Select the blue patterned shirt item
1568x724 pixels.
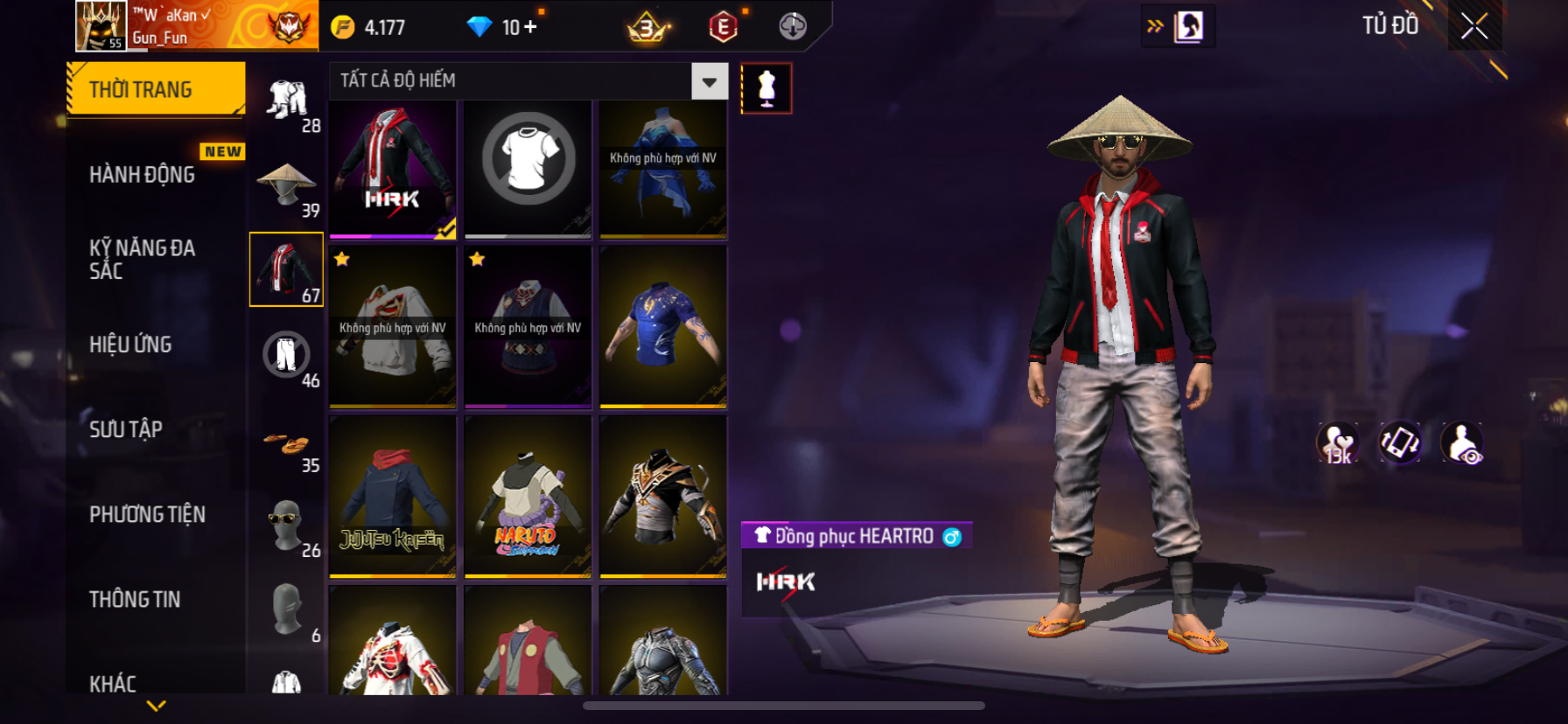(663, 326)
